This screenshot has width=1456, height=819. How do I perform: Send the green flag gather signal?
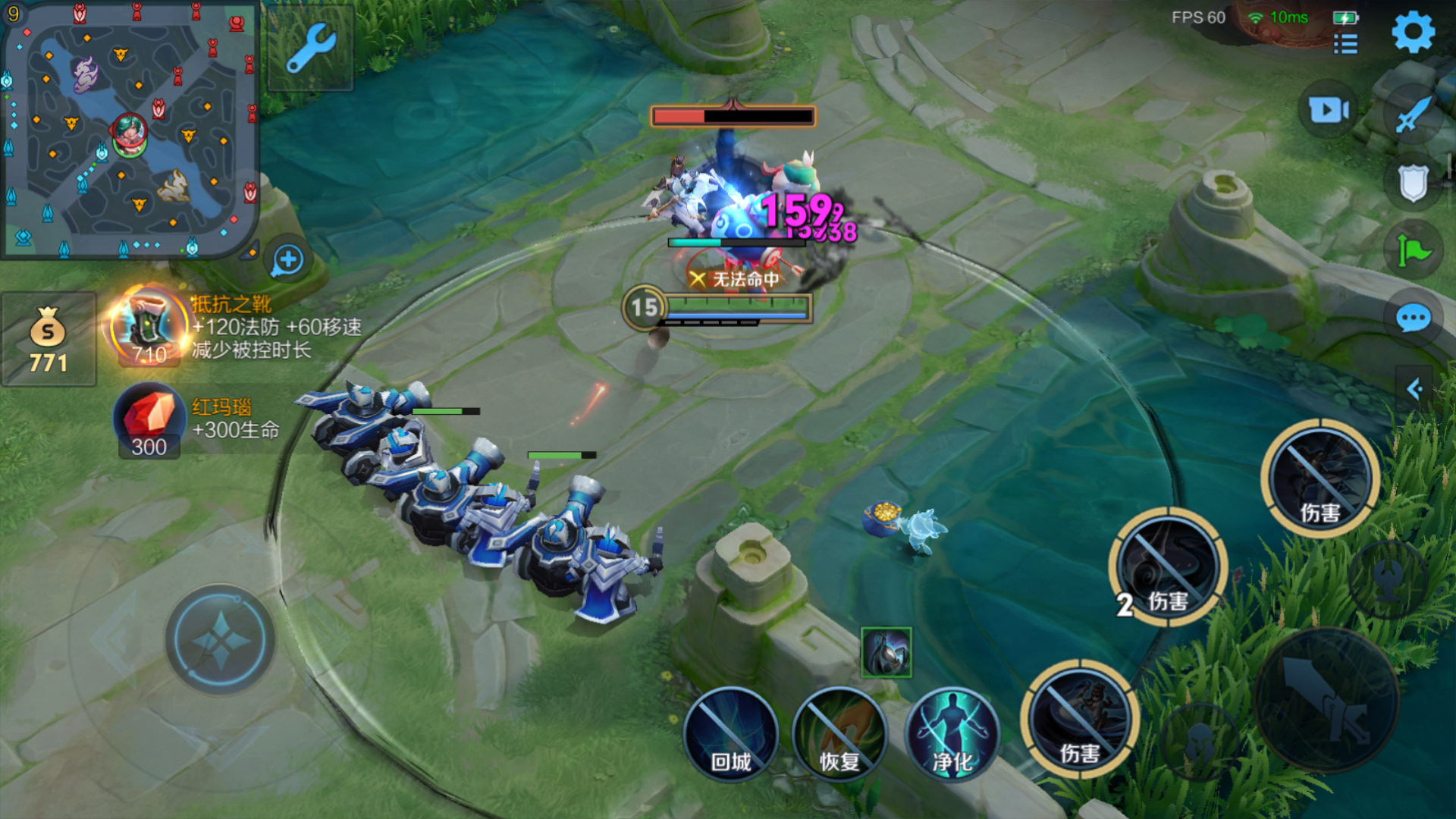coord(1414,250)
